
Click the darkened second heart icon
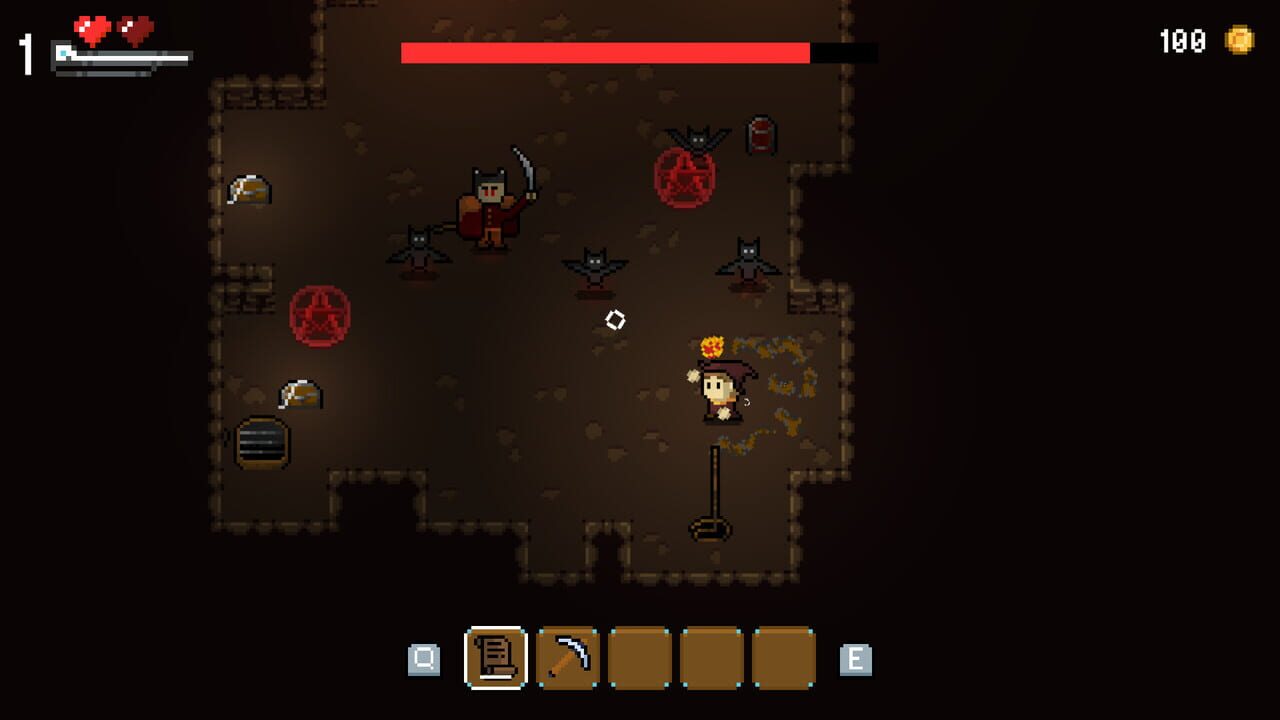click(133, 28)
